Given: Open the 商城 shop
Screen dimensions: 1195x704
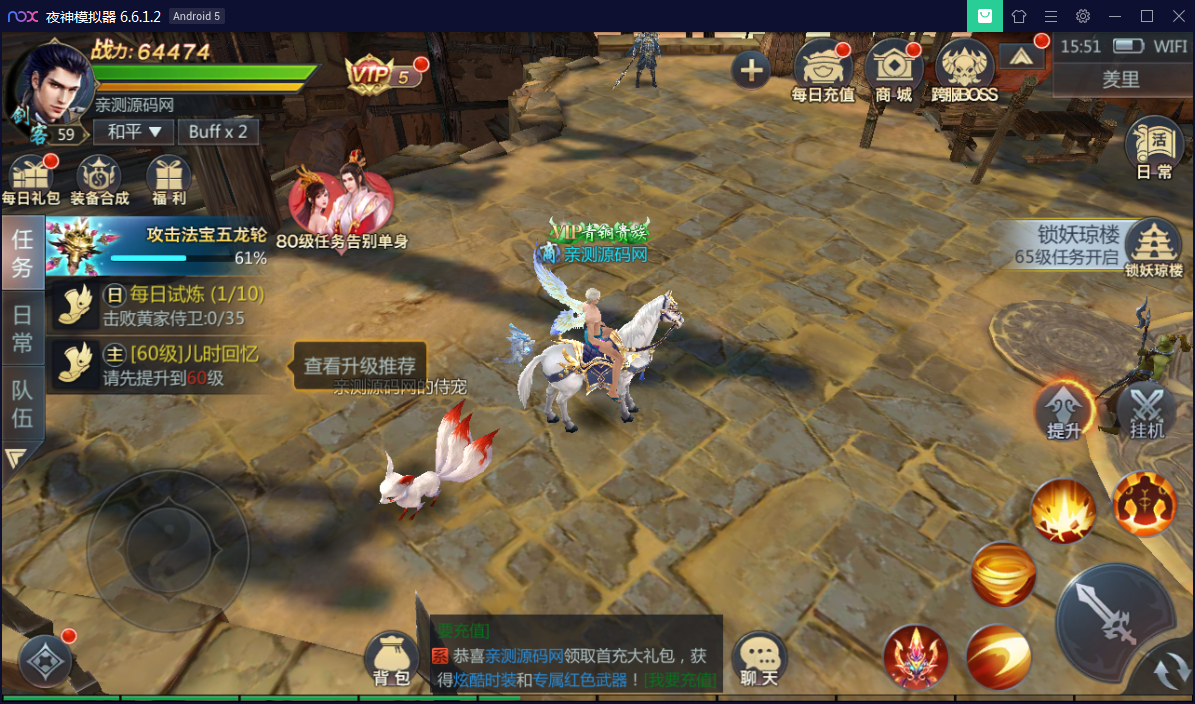Looking at the screenshot, I should (893, 70).
